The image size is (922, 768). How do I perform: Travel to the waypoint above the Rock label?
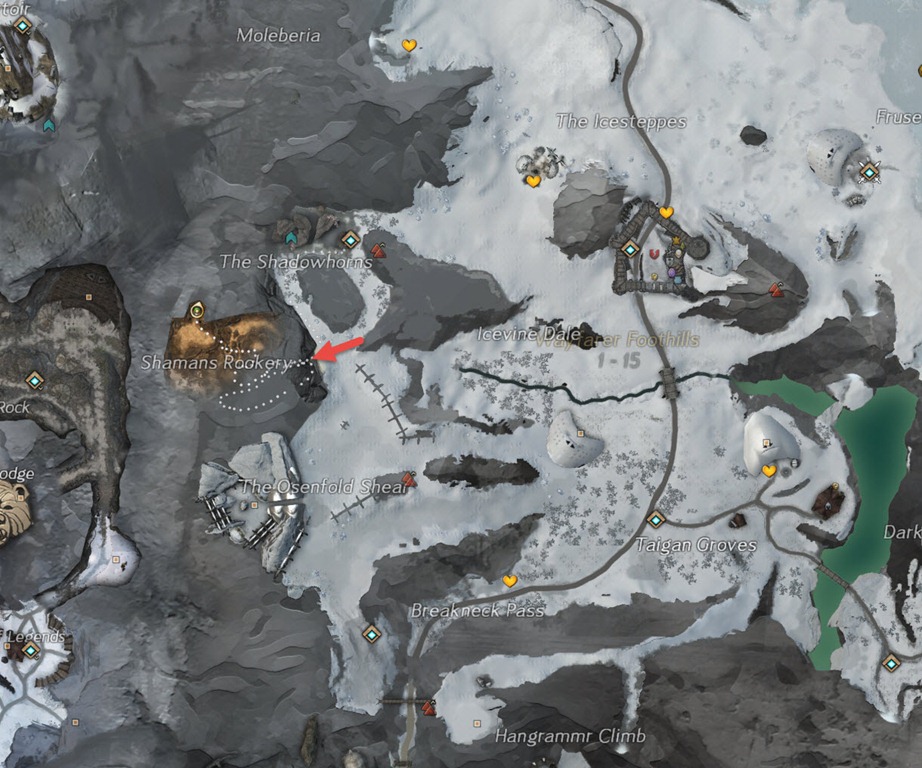click(x=36, y=380)
